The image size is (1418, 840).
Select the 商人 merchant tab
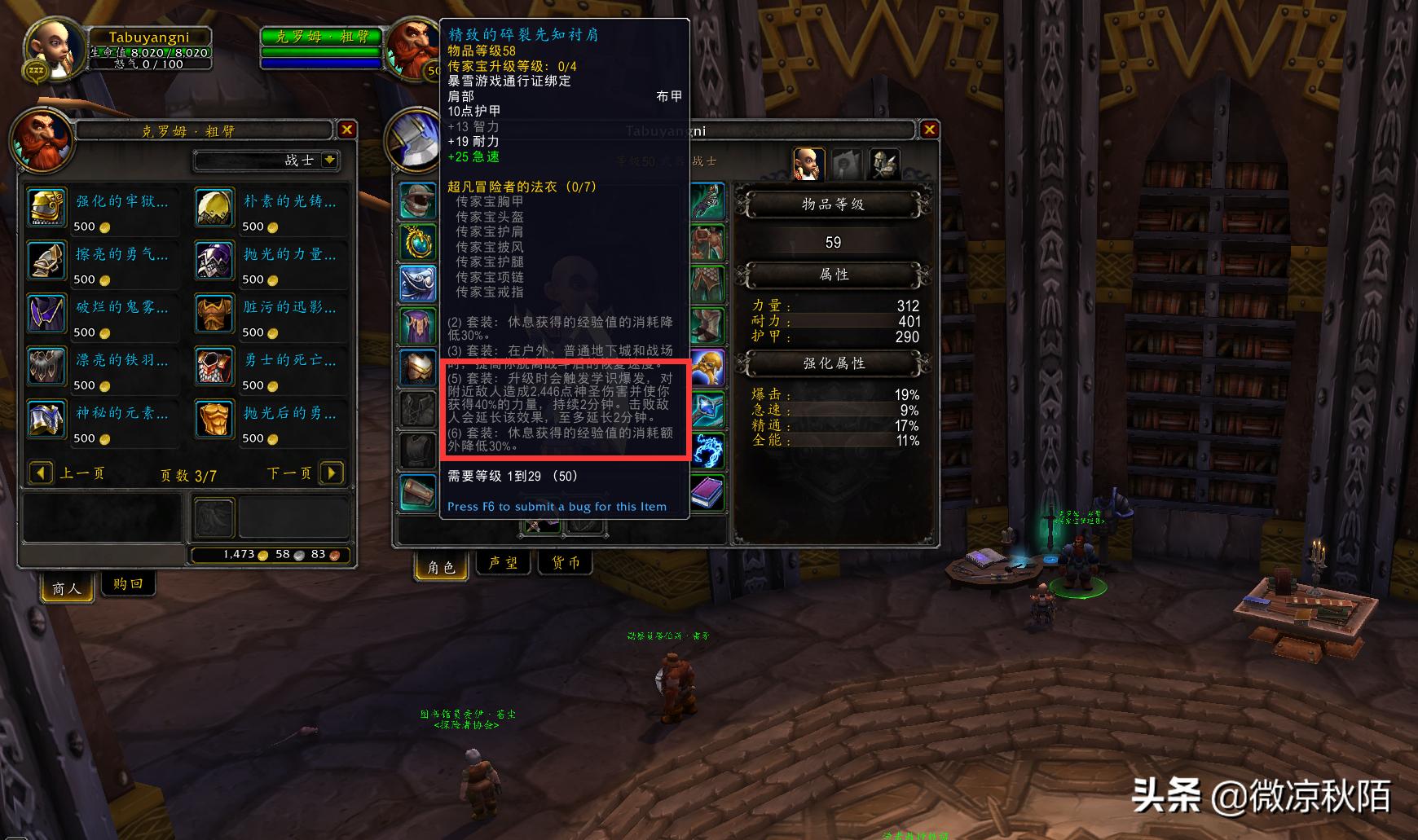coord(65,587)
